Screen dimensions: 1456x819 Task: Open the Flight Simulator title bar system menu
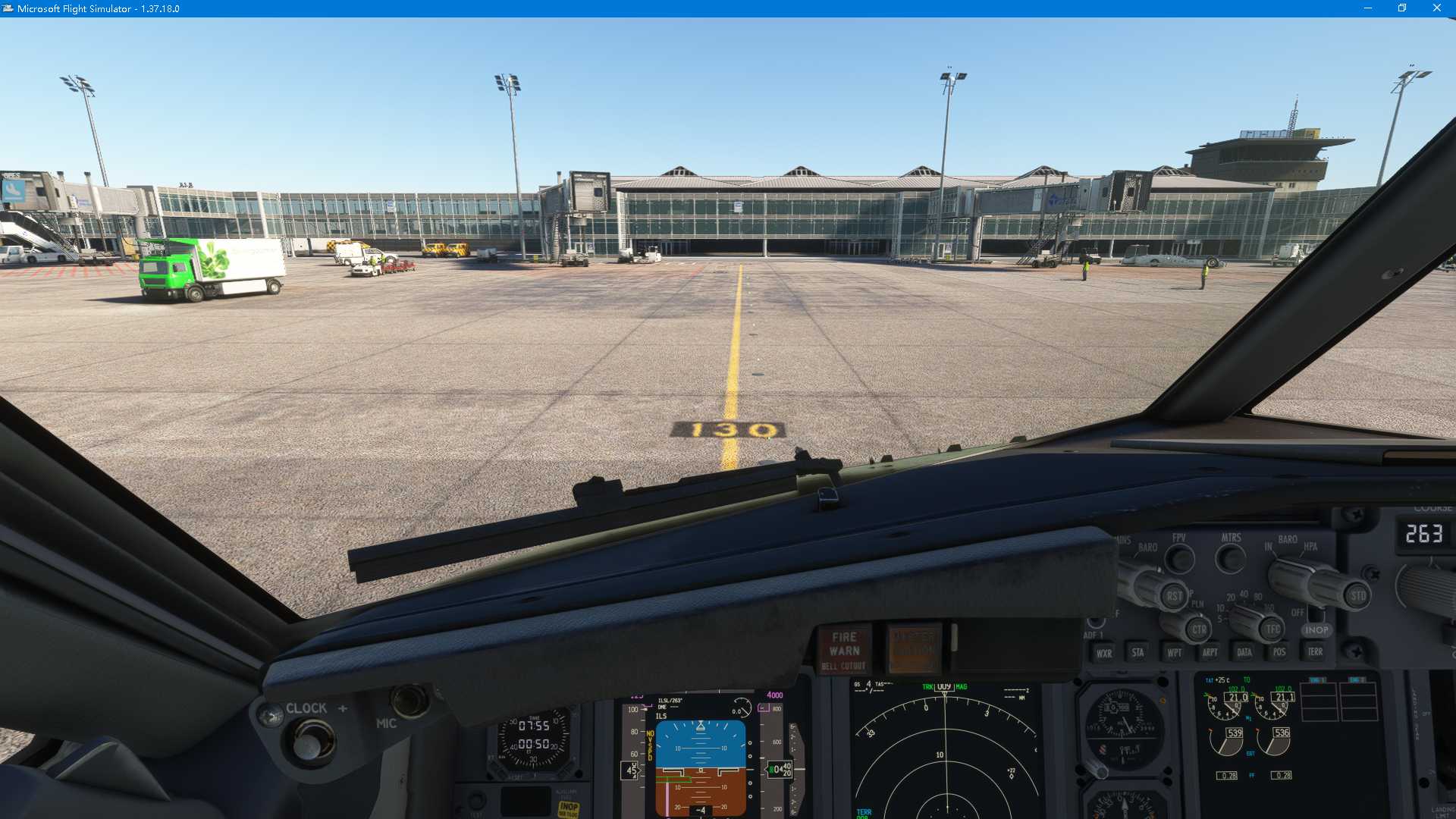(8, 8)
